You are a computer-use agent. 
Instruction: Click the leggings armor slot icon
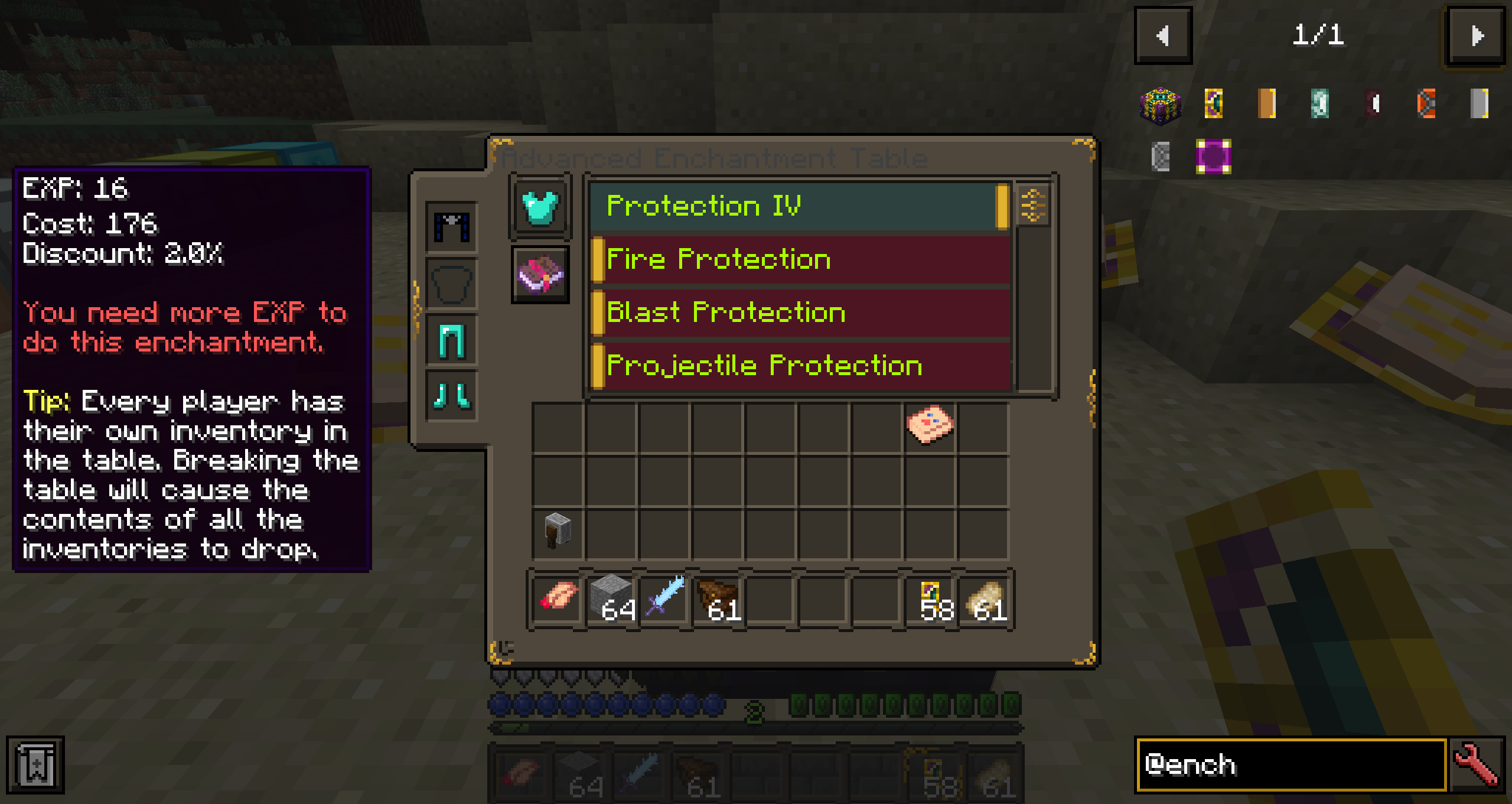coord(452,338)
